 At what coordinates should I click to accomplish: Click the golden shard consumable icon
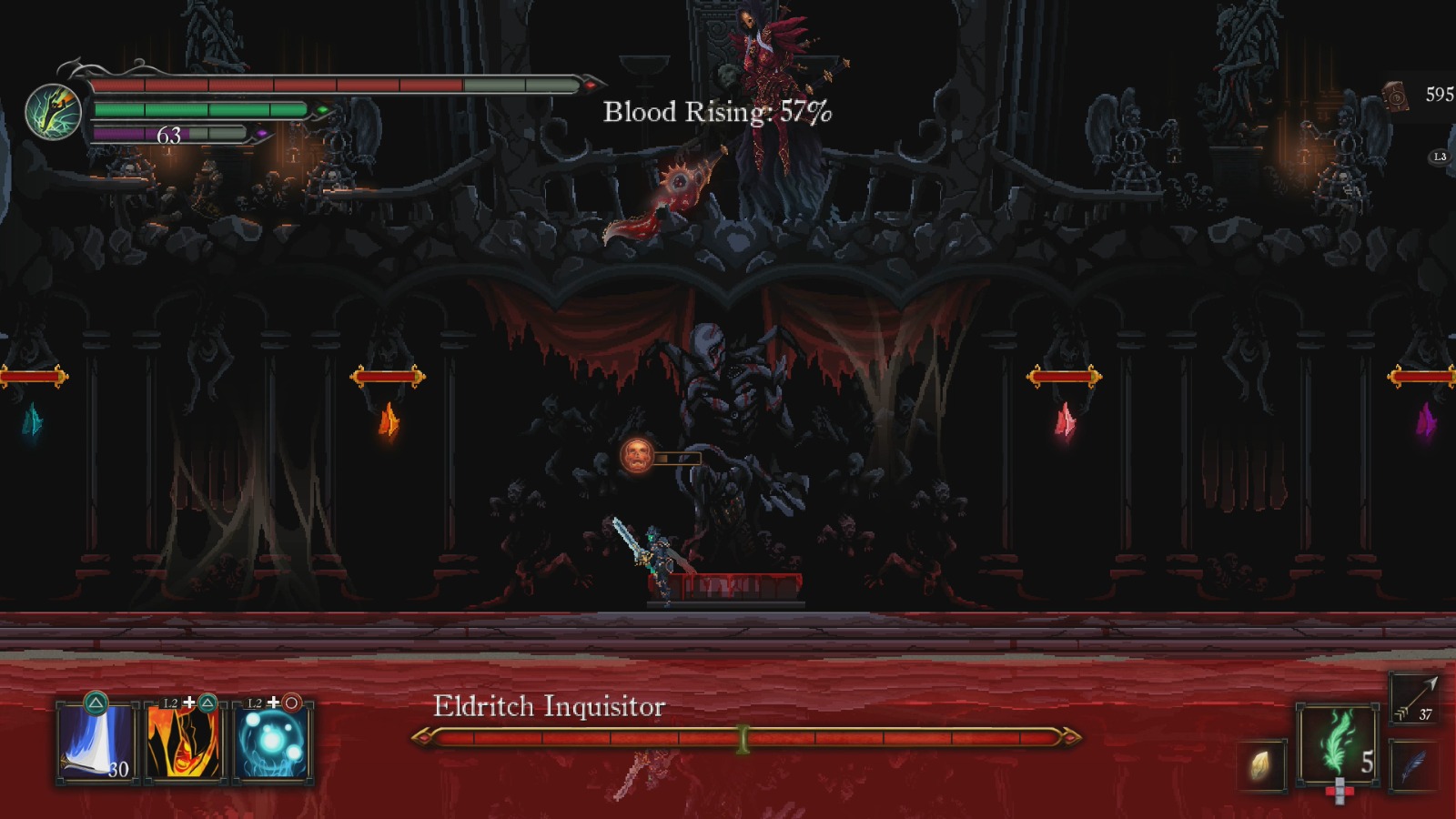(x=1262, y=763)
